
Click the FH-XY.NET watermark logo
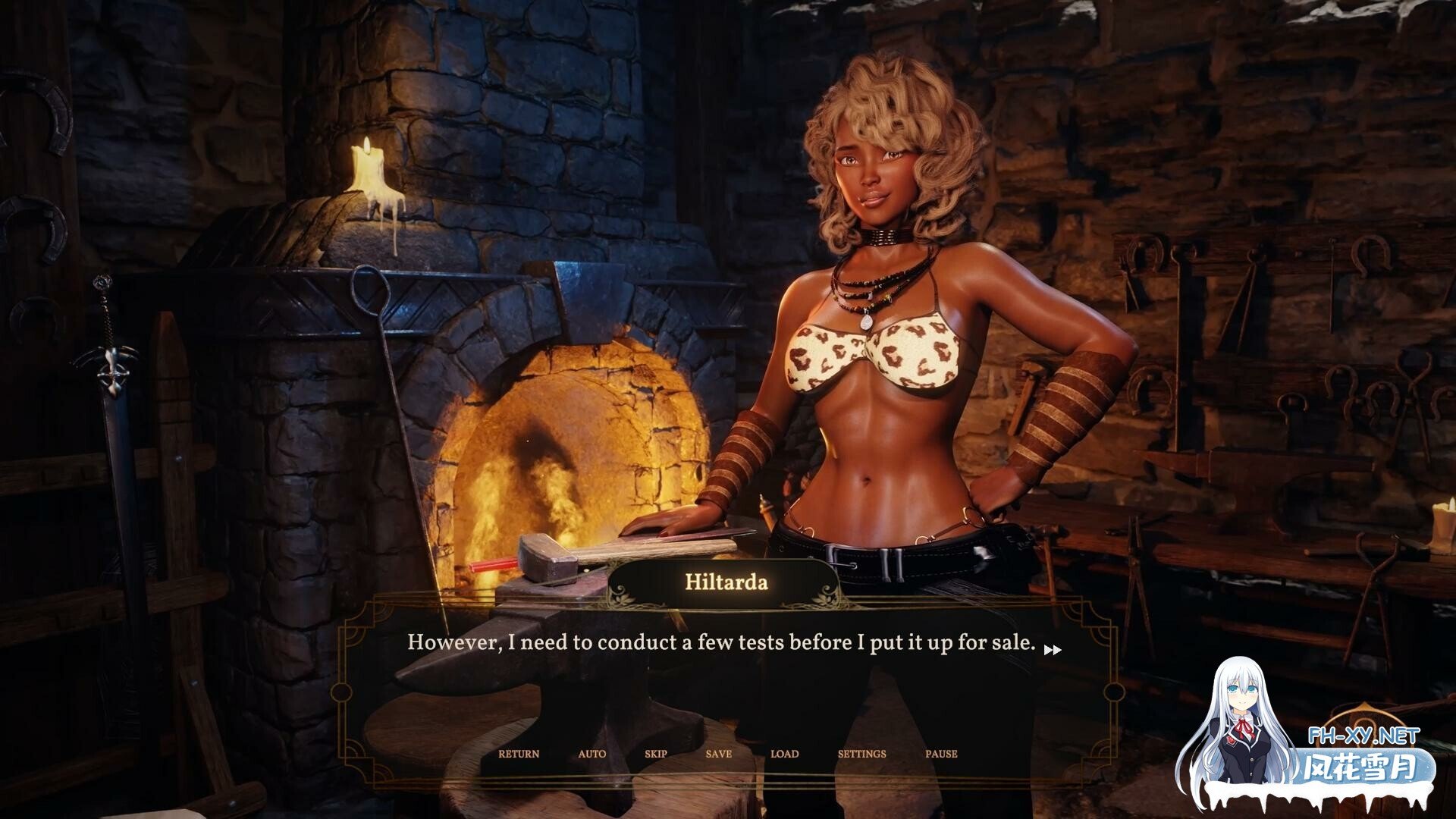tap(1354, 736)
